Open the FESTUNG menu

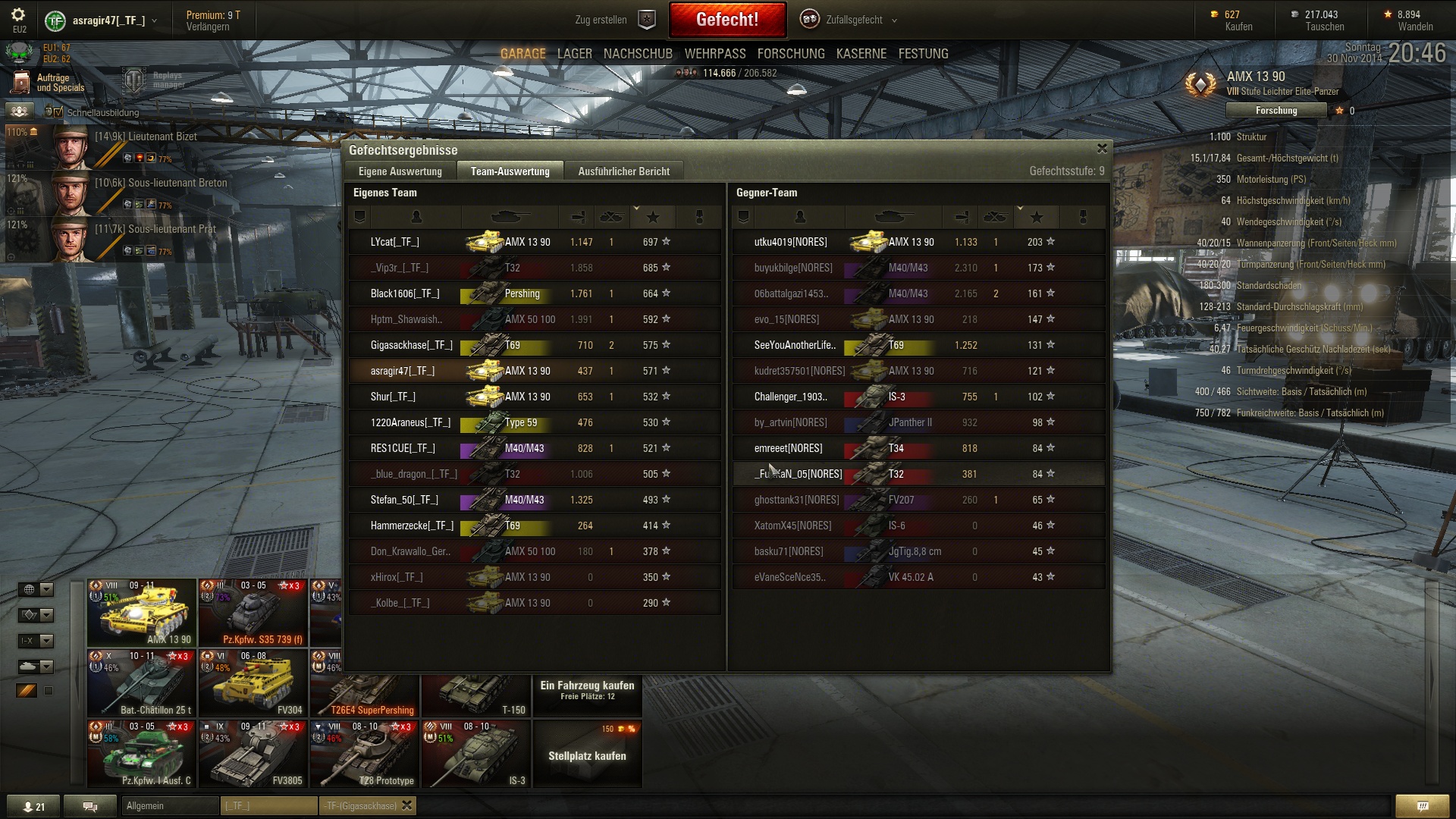[x=923, y=54]
